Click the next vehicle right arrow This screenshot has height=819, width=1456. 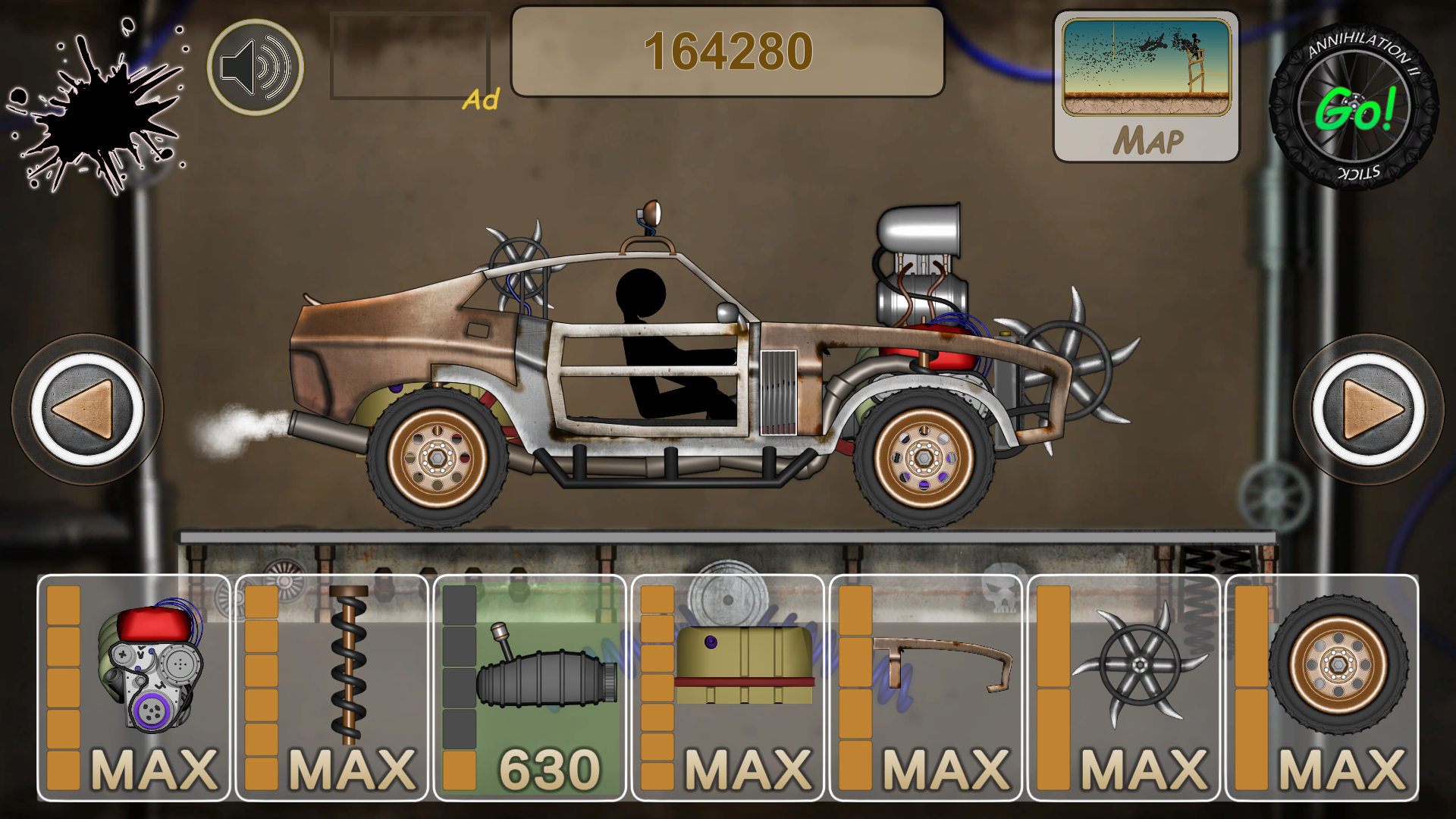coord(1369,409)
